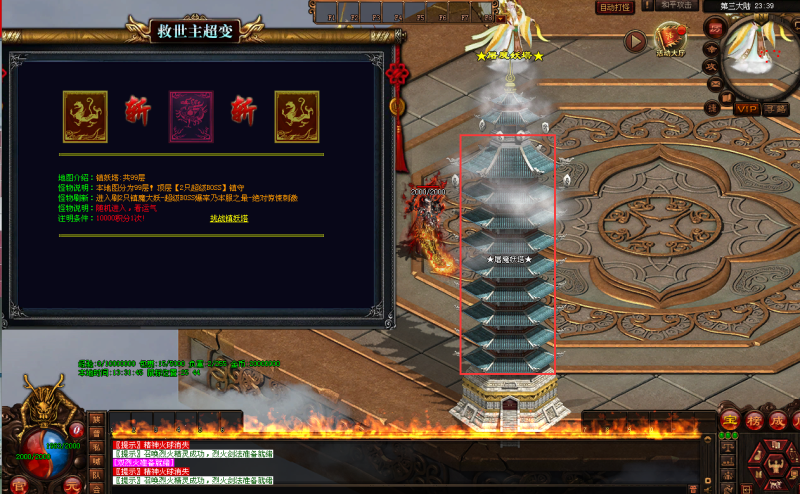Image resolution: width=800 pixels, height=494 pixels.
Task: Open the VIP panel
Action: 746,108
